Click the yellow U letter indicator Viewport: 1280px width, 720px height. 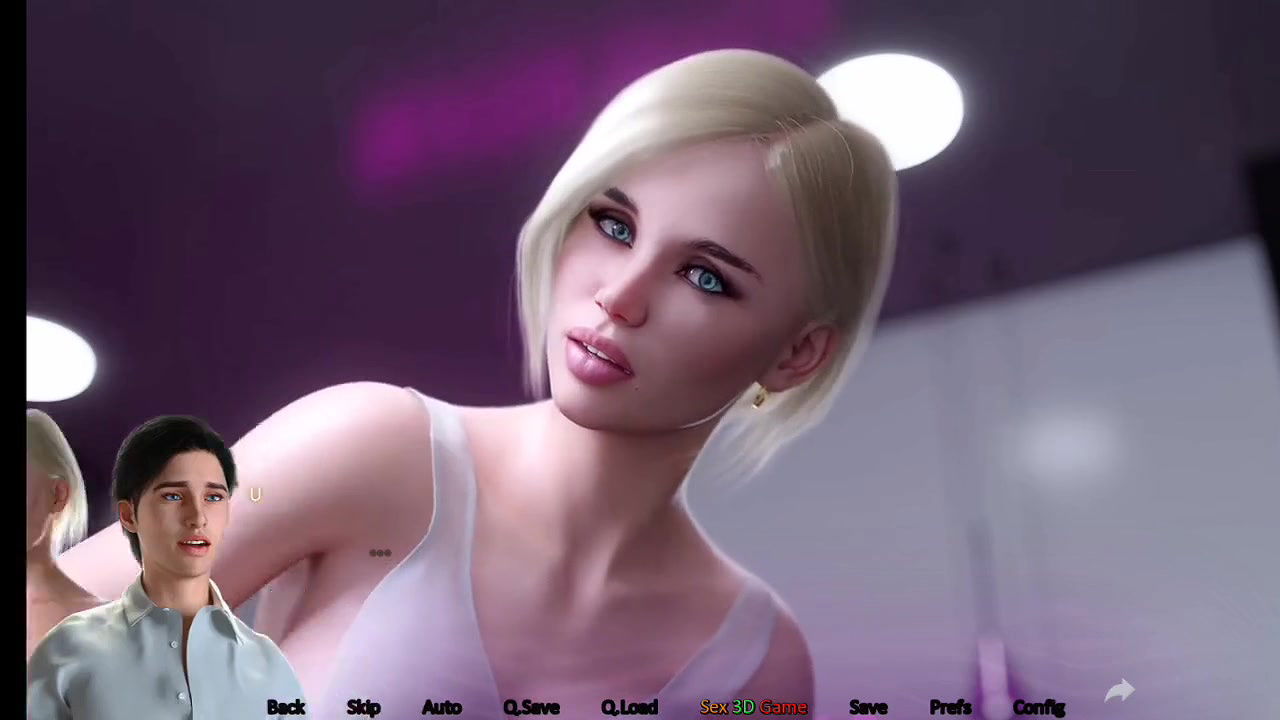(x=255, y=494)
